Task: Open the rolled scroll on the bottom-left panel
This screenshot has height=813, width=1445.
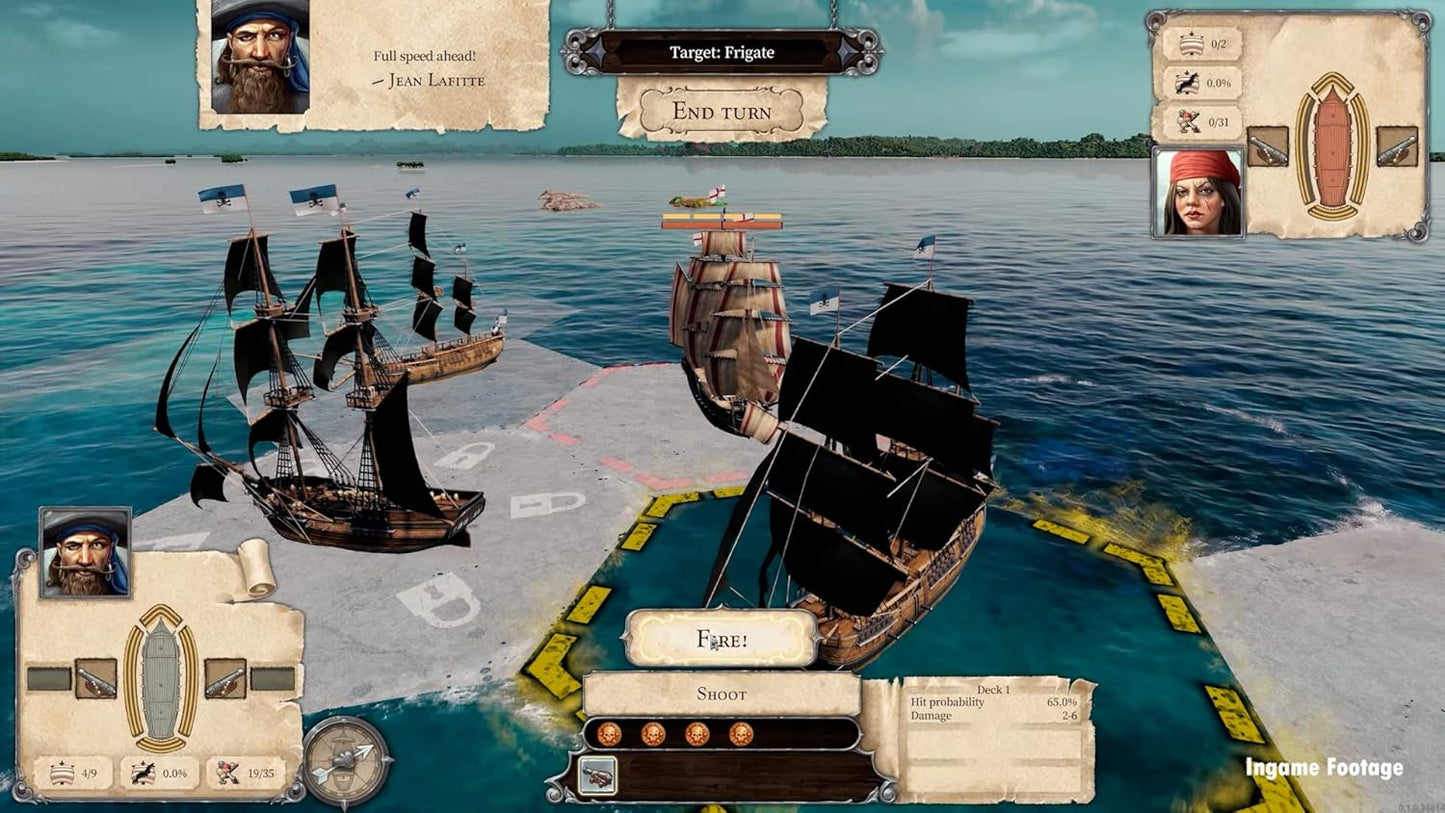Action: click(255, 569)
